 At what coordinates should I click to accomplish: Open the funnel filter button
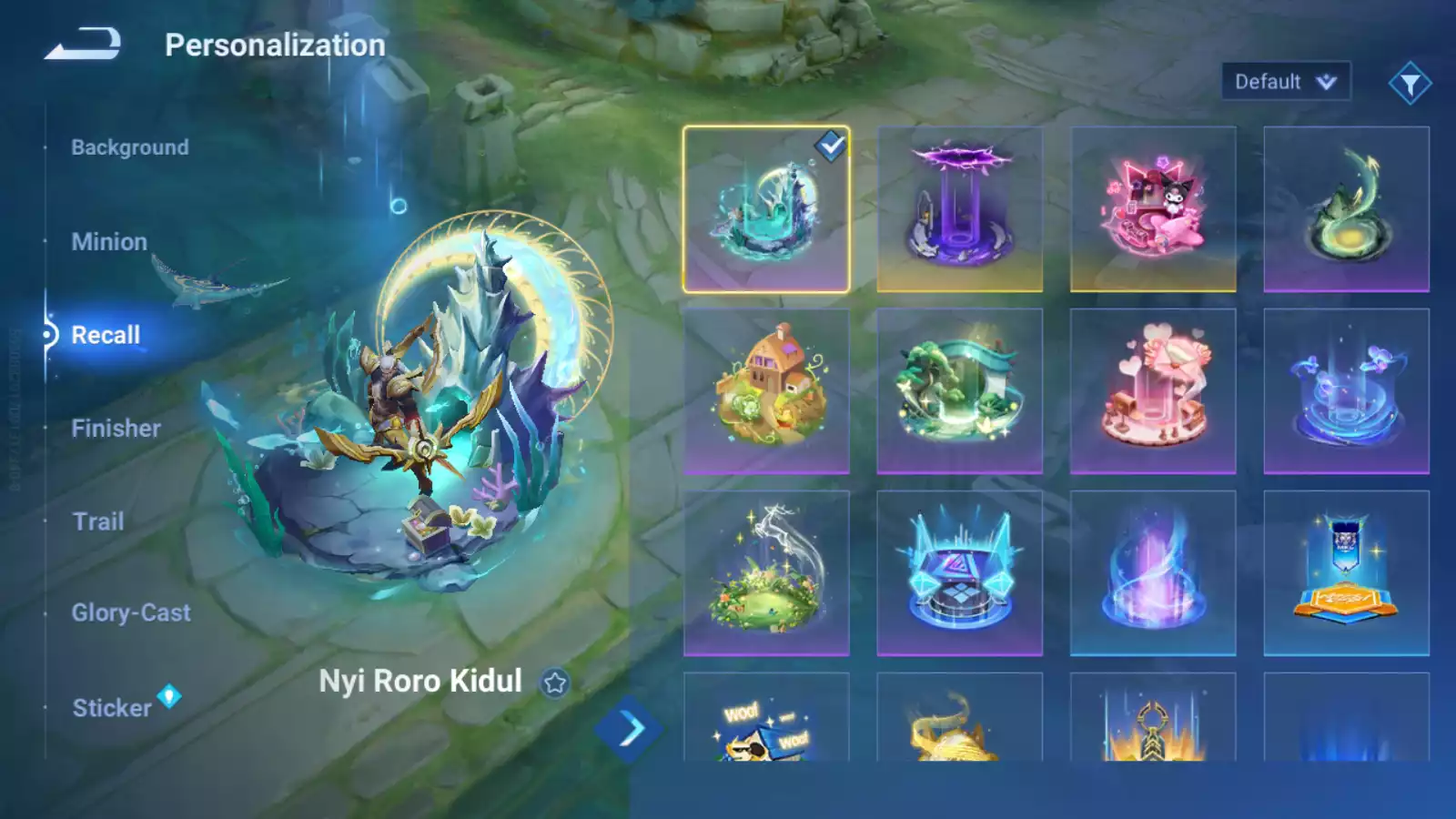click(x=1410, y=84)
